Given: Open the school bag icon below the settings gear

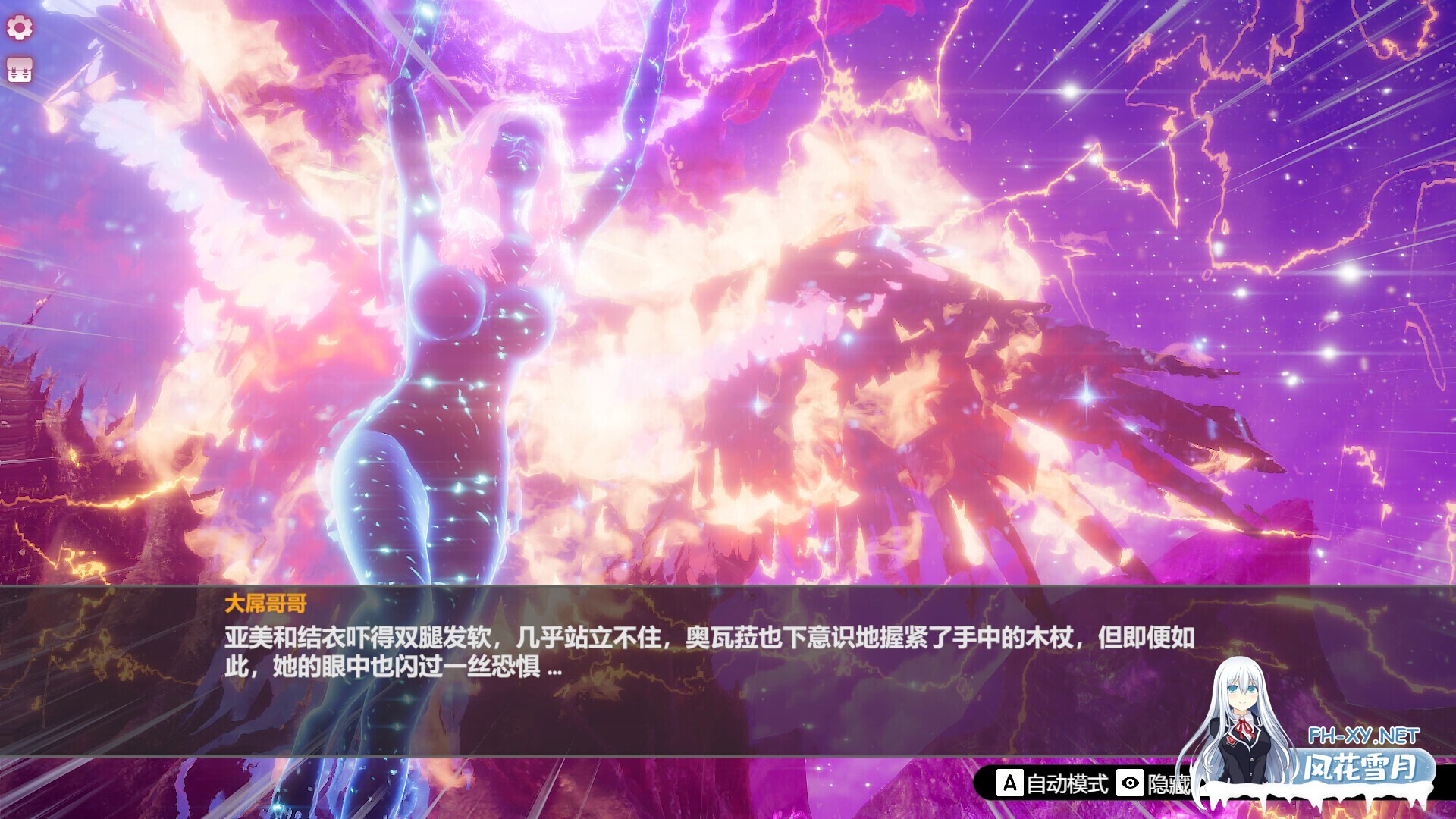Looking at the screenshot, I should 20,70.
